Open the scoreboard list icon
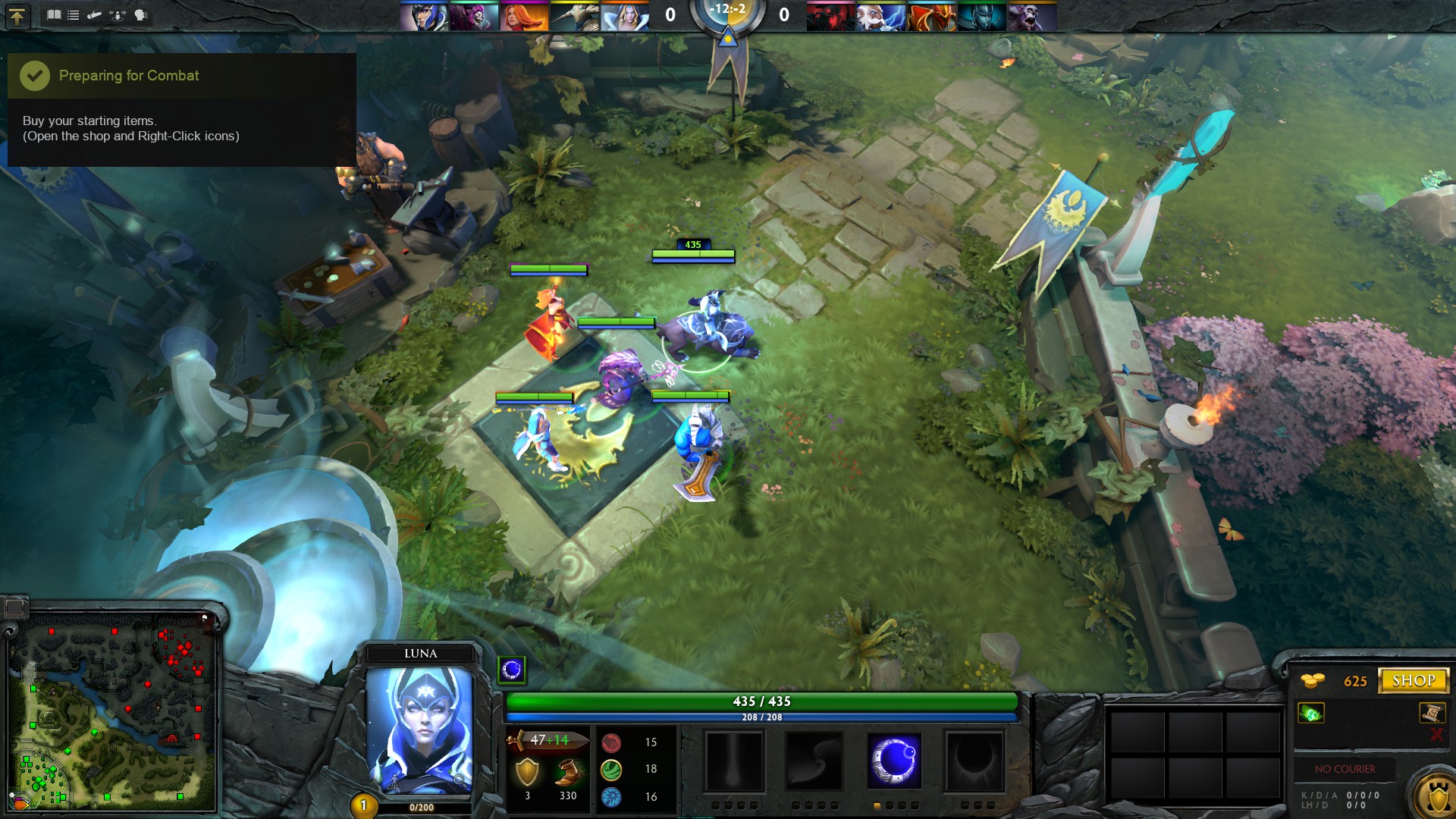Image resolution: width=1456 pixels, height=819 pixels. 74,15
